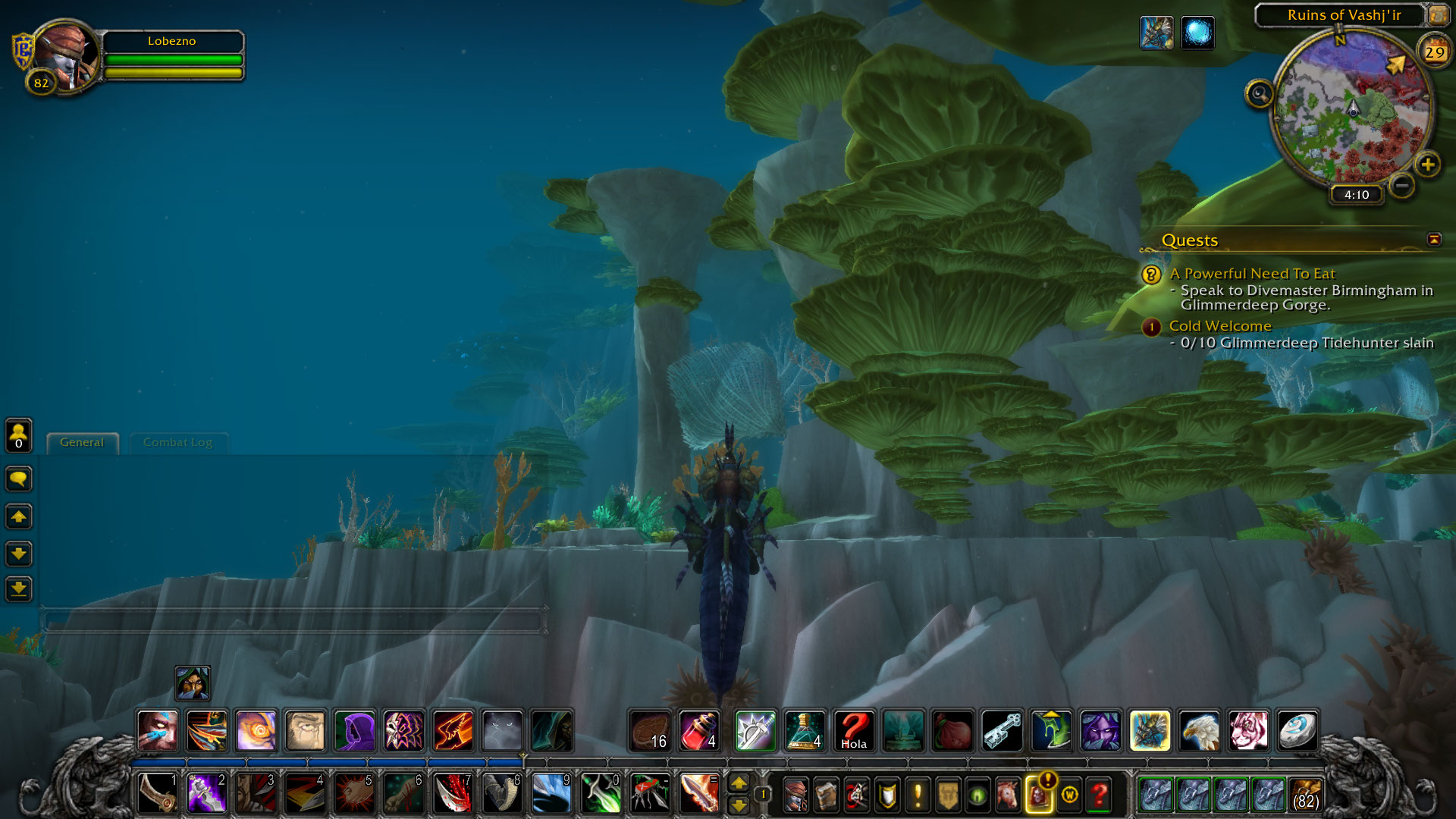Image resolution: width=1456 pixels, height=819 pixels.
Task: Click the blue orb buff icon
Action: point(1197,33)
